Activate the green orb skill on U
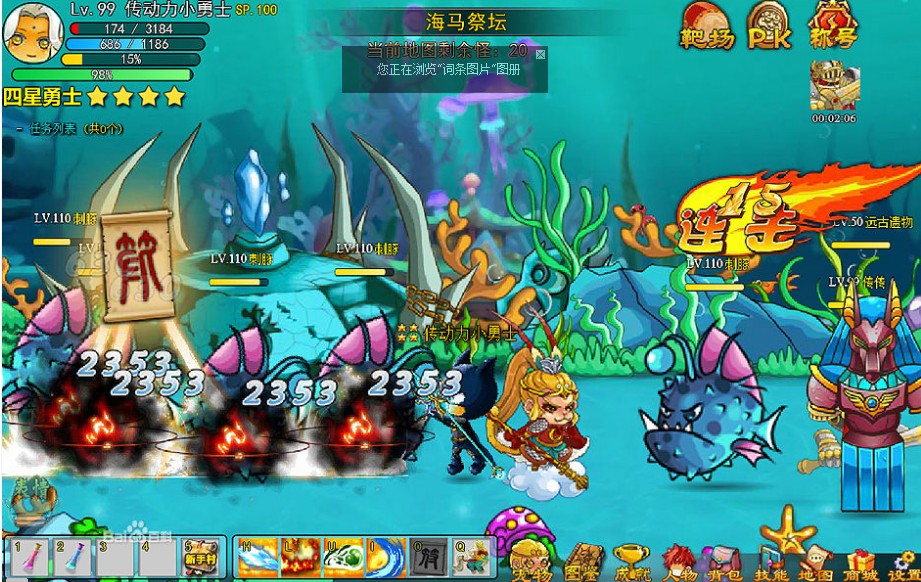 coord(343,558)
